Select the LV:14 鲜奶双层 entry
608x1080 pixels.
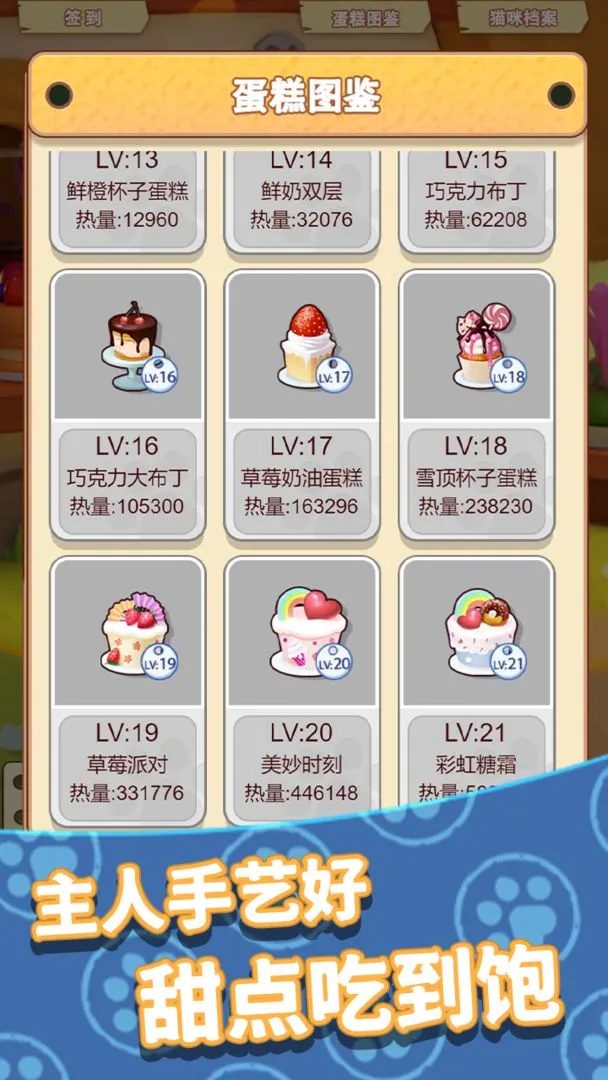point(302,195)
